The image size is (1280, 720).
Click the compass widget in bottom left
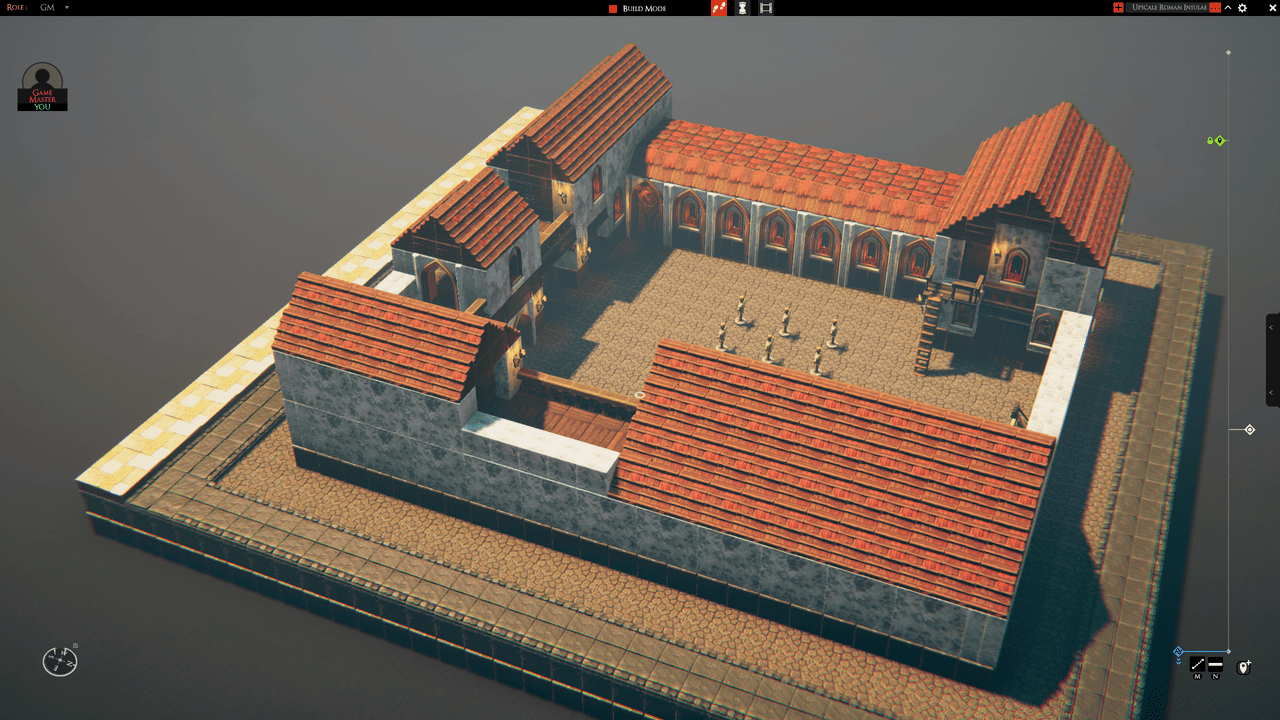(x=59, y=661)
